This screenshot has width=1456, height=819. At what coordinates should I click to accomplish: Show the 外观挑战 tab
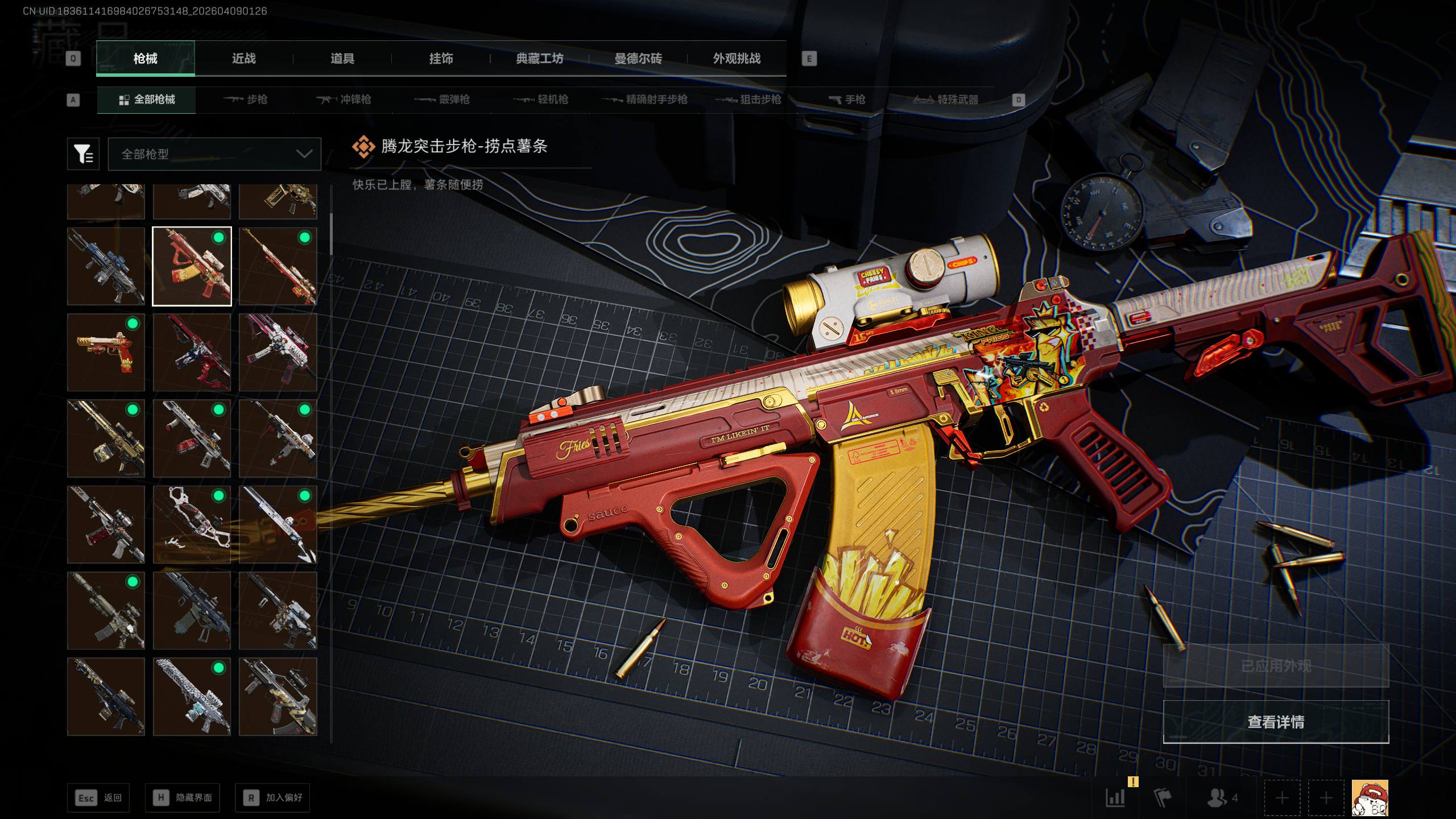click(737, 59)
